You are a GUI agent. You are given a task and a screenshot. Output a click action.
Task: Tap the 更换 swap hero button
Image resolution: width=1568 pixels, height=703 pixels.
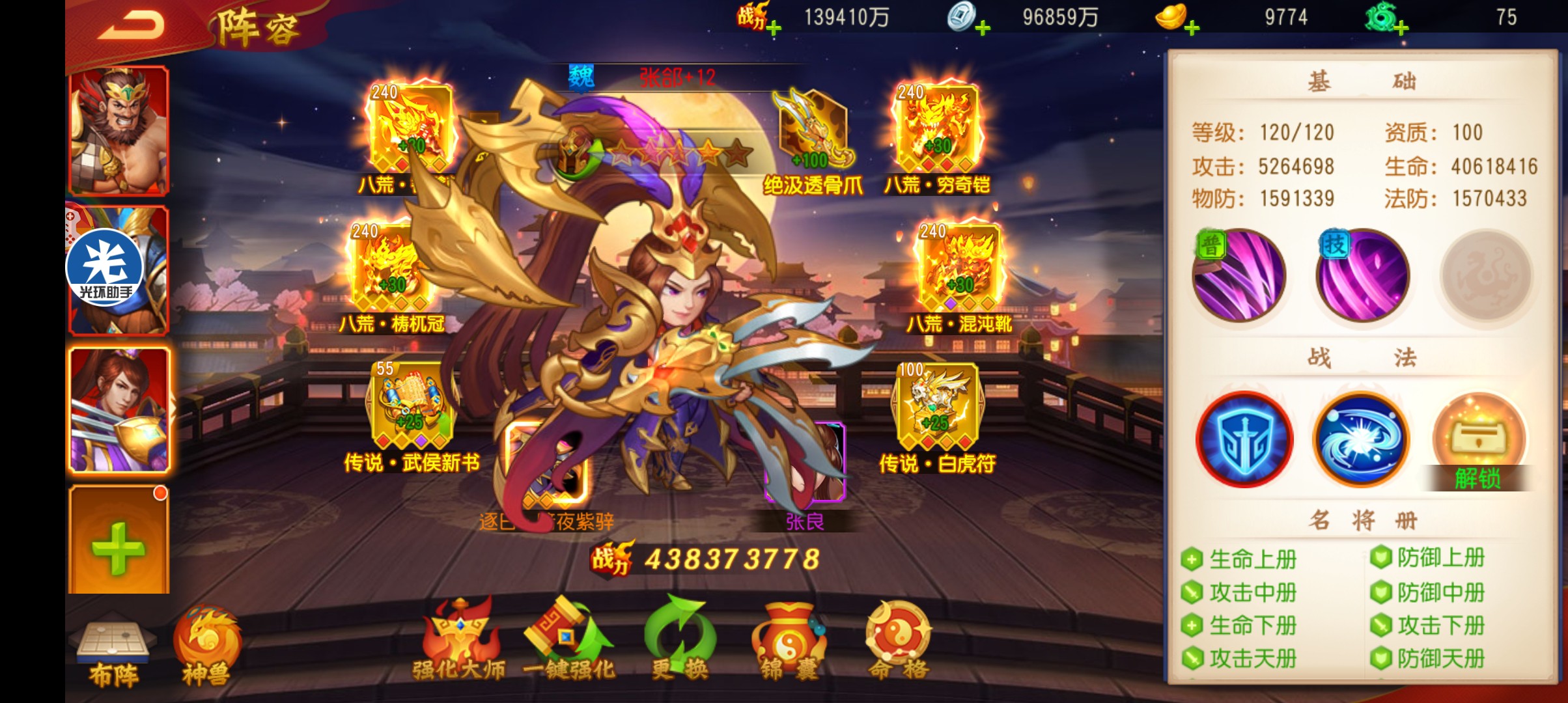pos(679,641)
